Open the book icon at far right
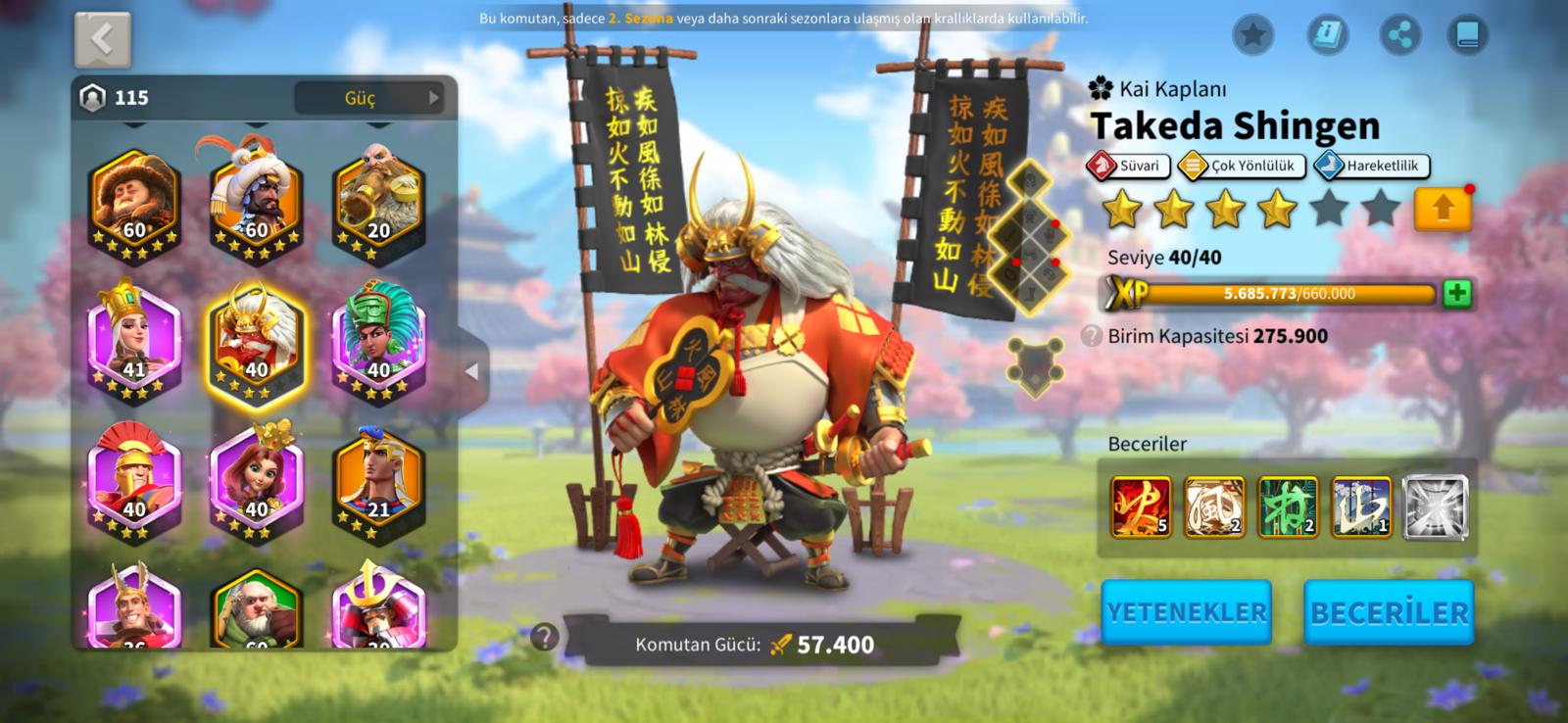The height and width of the screenshot is (723, 1568). click(x=1467, y=35)
